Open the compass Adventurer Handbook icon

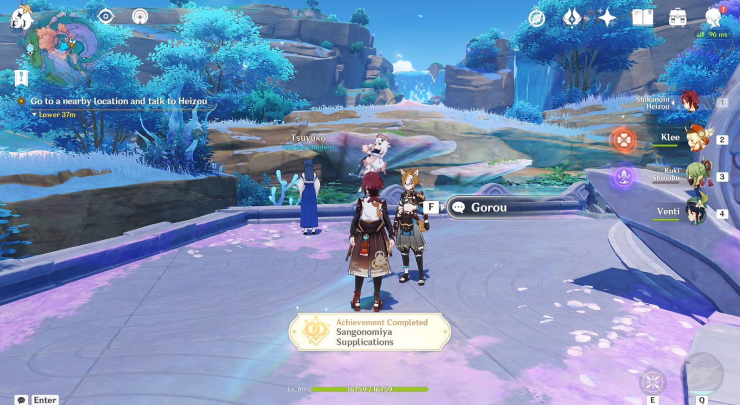pyautogui.click(x=538, y=17)
